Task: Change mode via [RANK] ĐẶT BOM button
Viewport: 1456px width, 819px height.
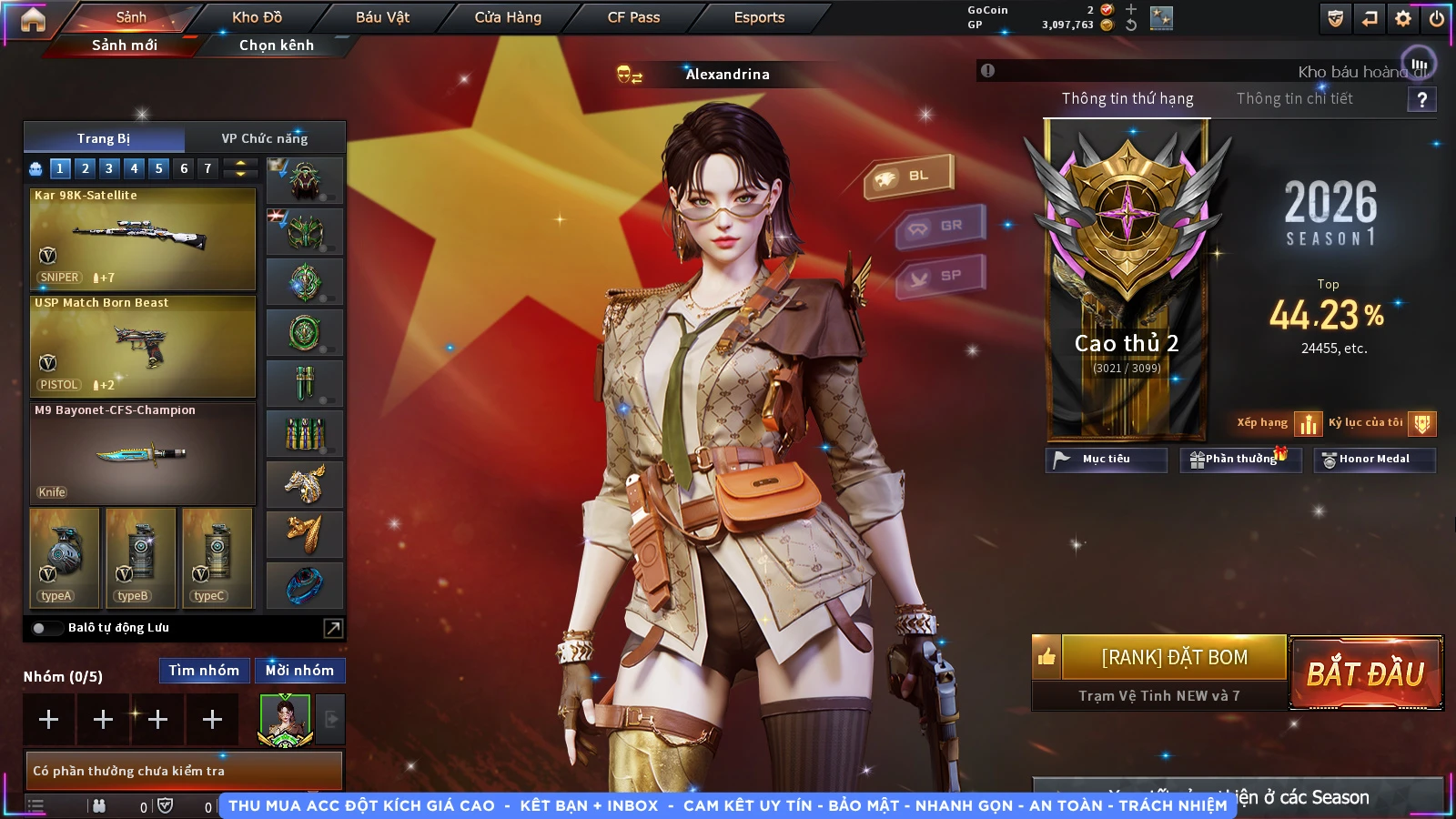Action: point(1174,657)
